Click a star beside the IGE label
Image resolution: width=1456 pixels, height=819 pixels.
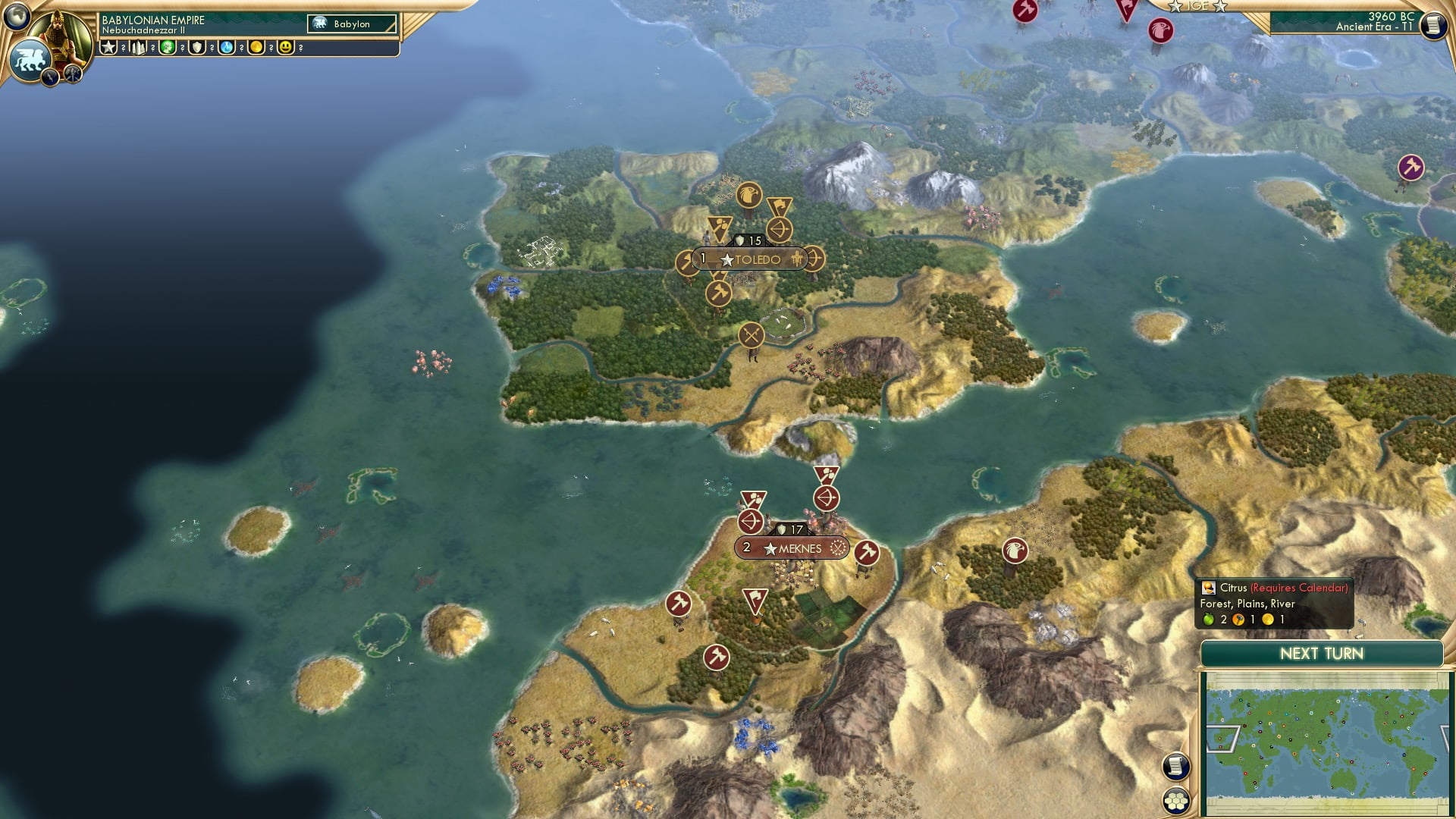coord(1175,7)
